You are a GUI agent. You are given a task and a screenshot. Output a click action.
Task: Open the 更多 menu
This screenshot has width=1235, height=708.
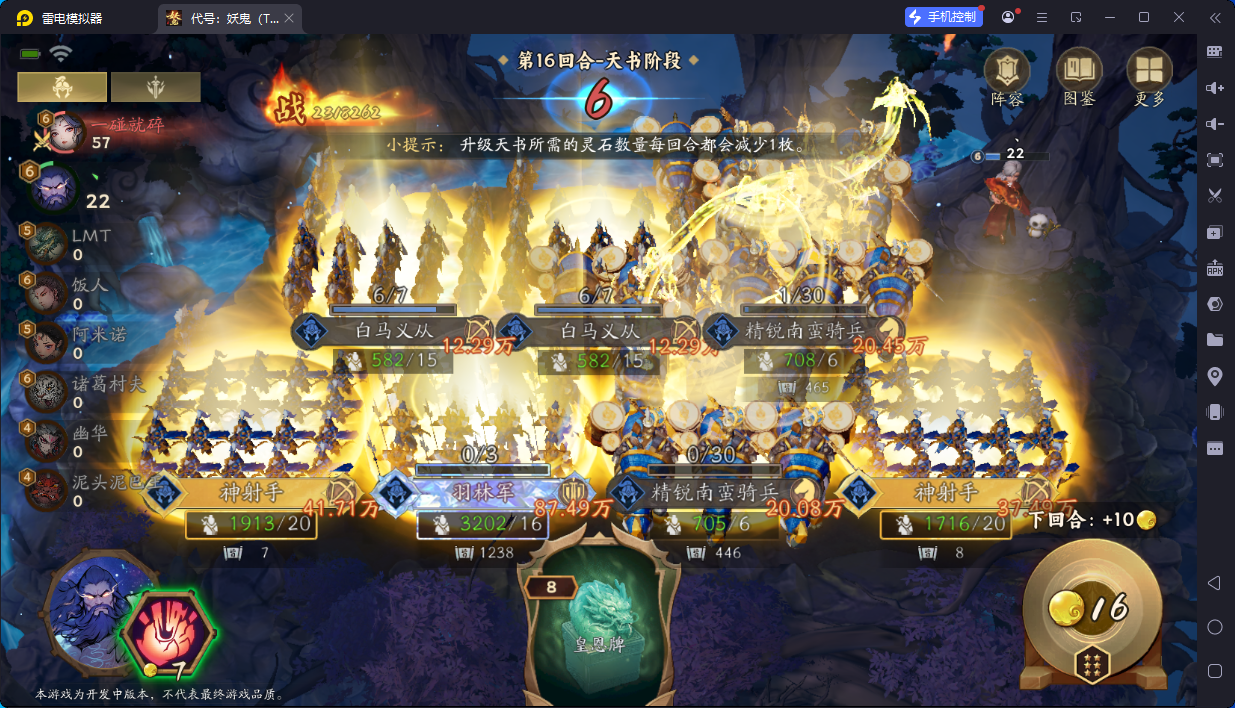(x=1149, y=75)
